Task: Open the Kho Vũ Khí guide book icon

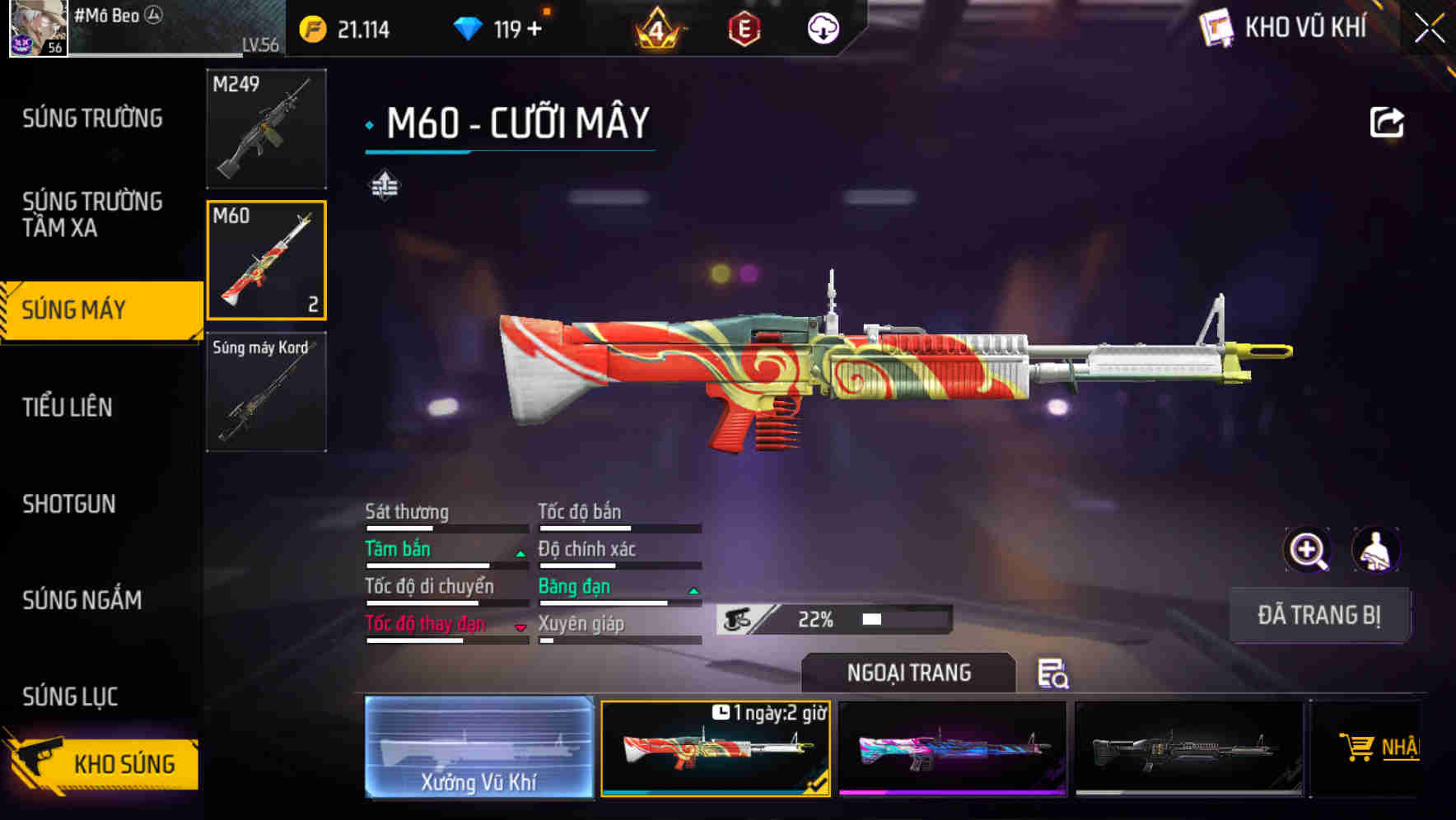Action: coord(1216,28)
